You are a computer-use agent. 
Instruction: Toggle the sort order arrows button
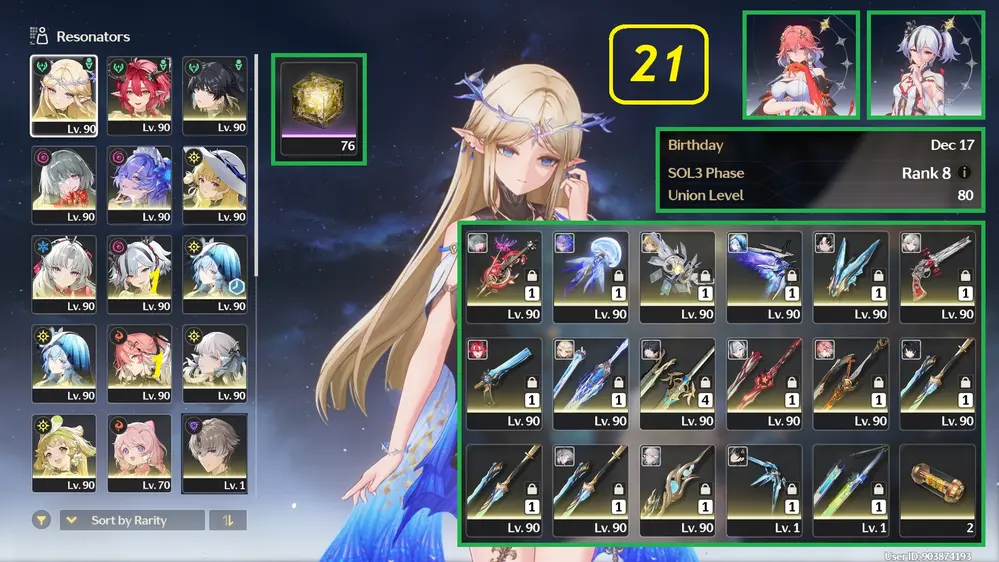[x=227, y=520]
